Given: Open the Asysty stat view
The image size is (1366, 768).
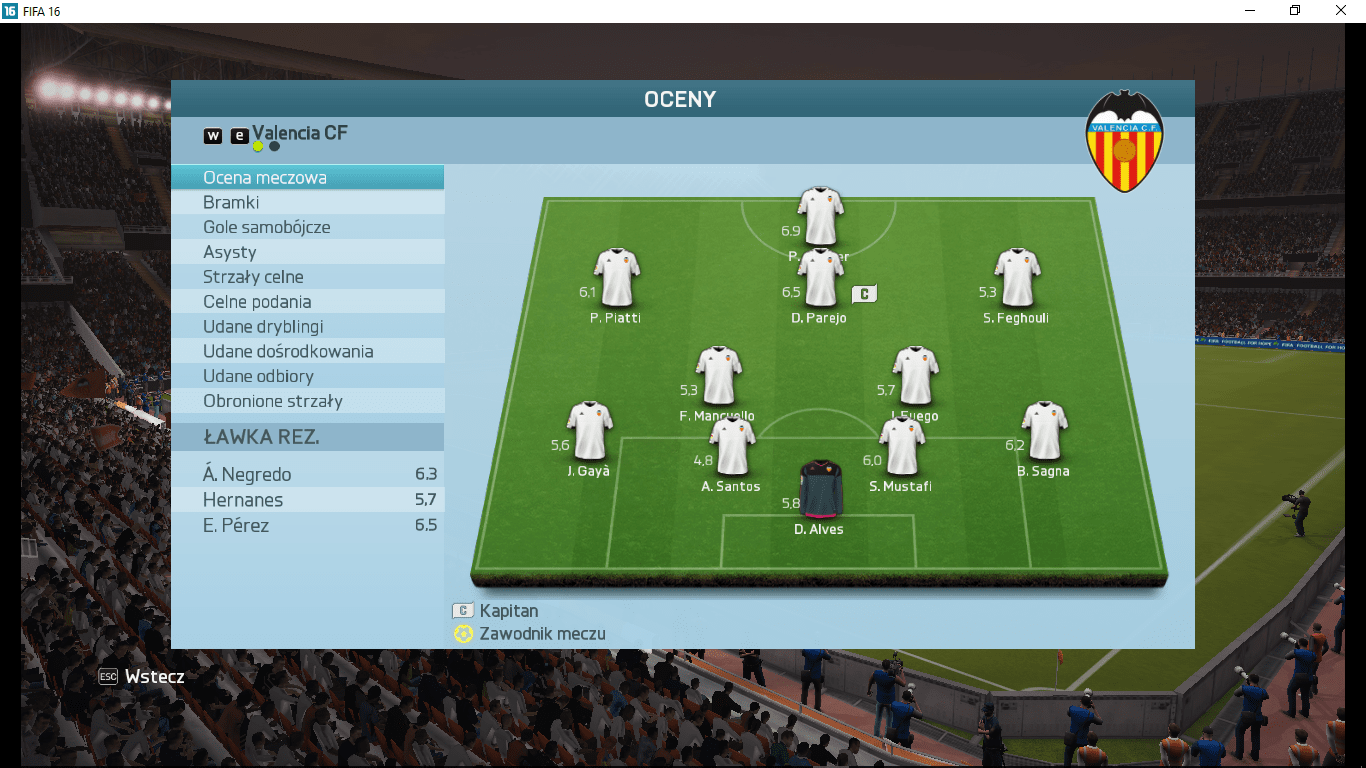Looking at the screenshot, I should click(x=307, y=252).
